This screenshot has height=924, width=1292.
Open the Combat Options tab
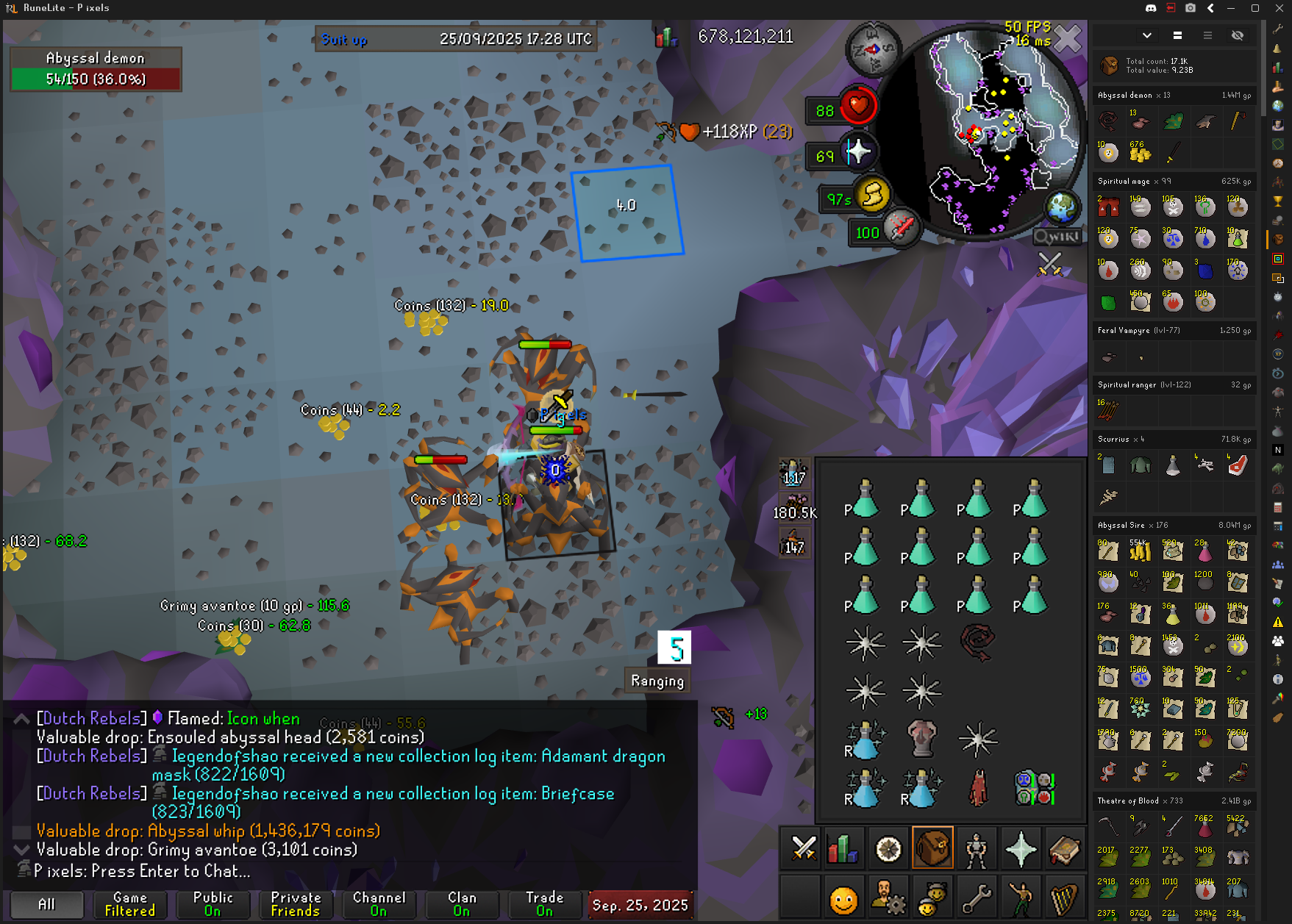(x=803, y=849)
